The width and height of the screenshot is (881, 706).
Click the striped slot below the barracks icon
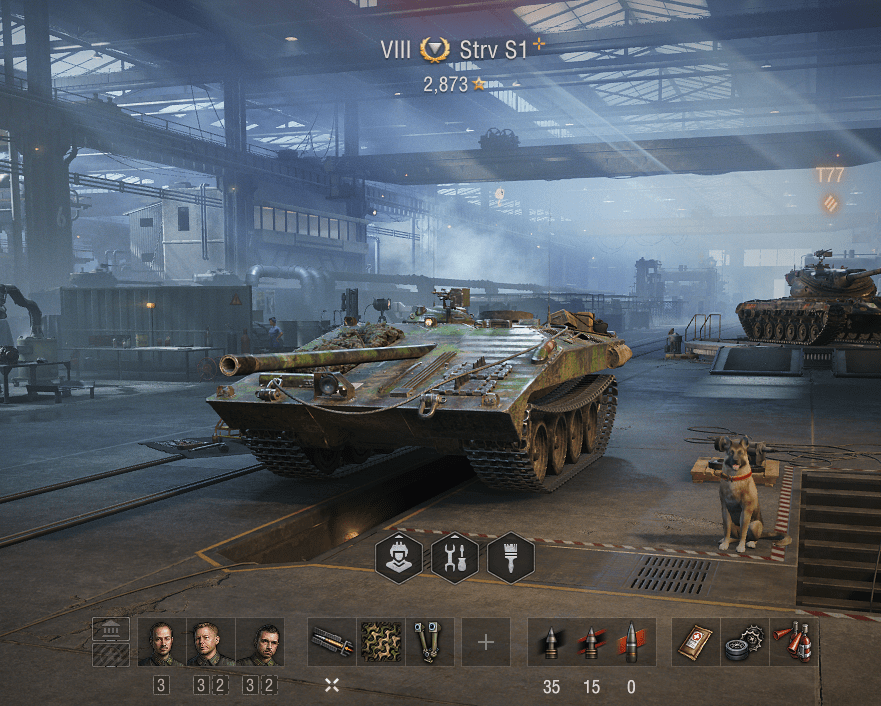click(111, 655)
